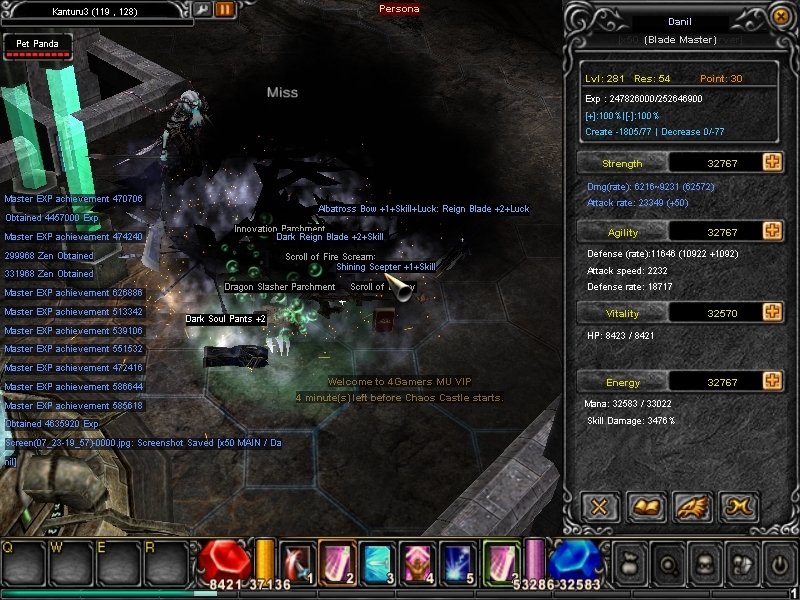Image resolution: width=800 pixels, height=600 pixels.
Task: Open the quest book button
Action: [x=646, y=506]
